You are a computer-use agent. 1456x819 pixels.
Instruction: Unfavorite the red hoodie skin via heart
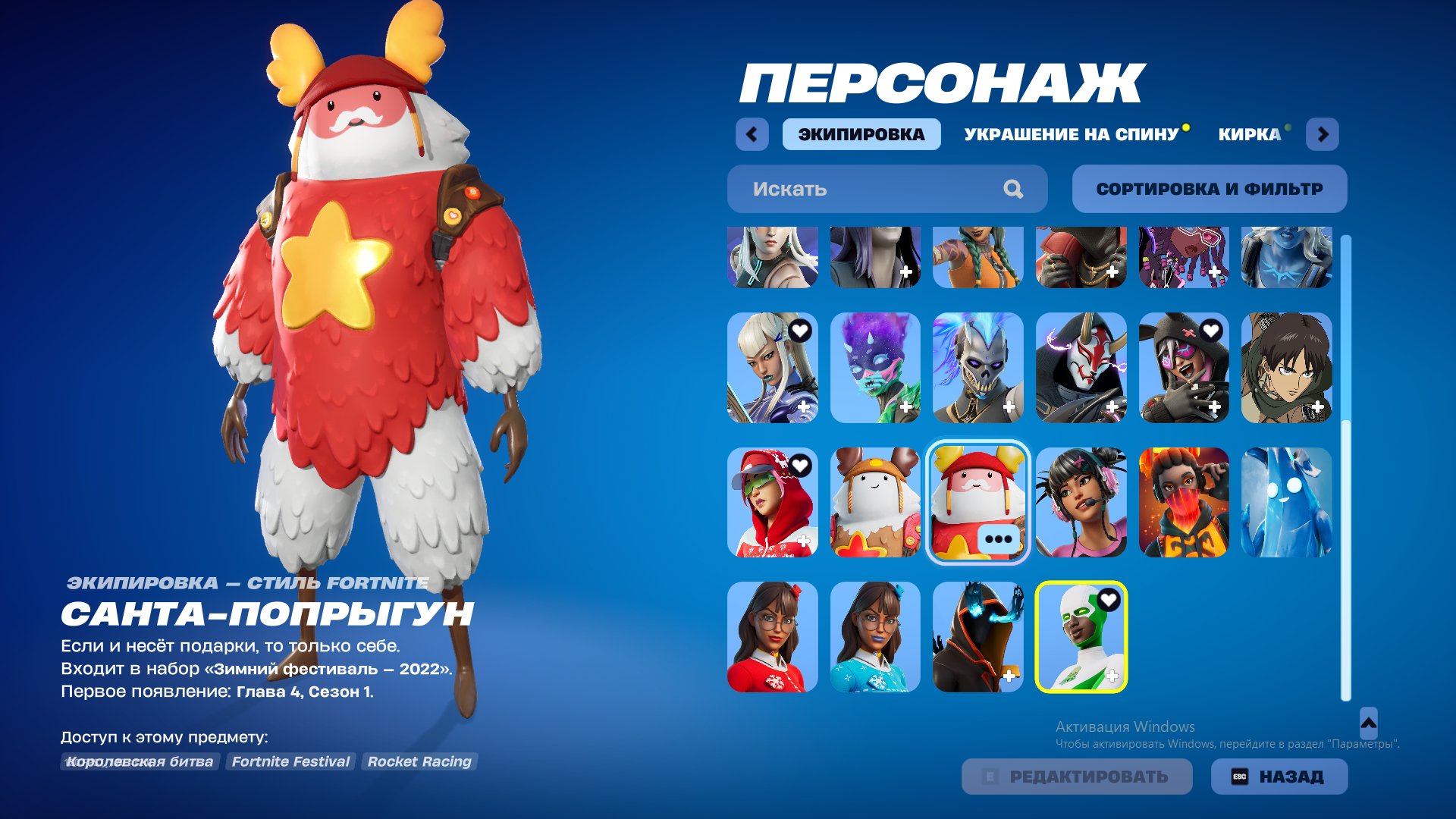[x=801, y=465]
